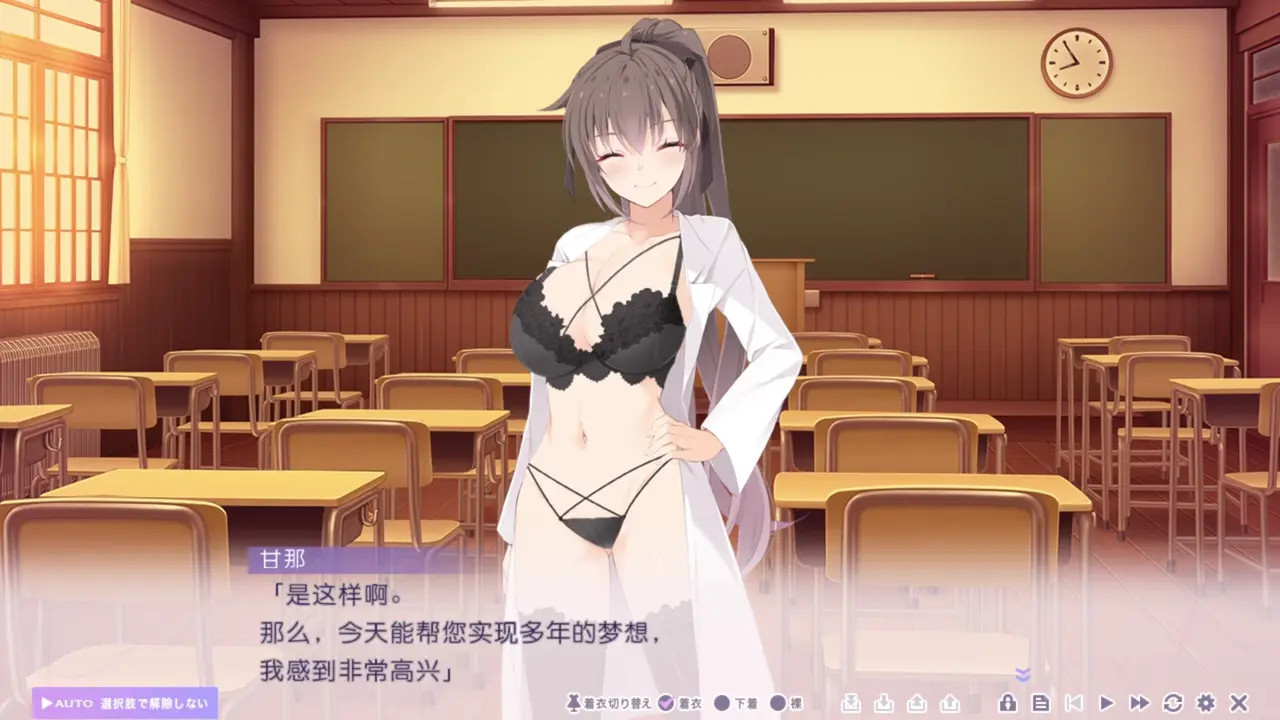Screen dimensions: 1280x720
Task: Open settings via the gear icon
Action: [x=1206, y=703]
